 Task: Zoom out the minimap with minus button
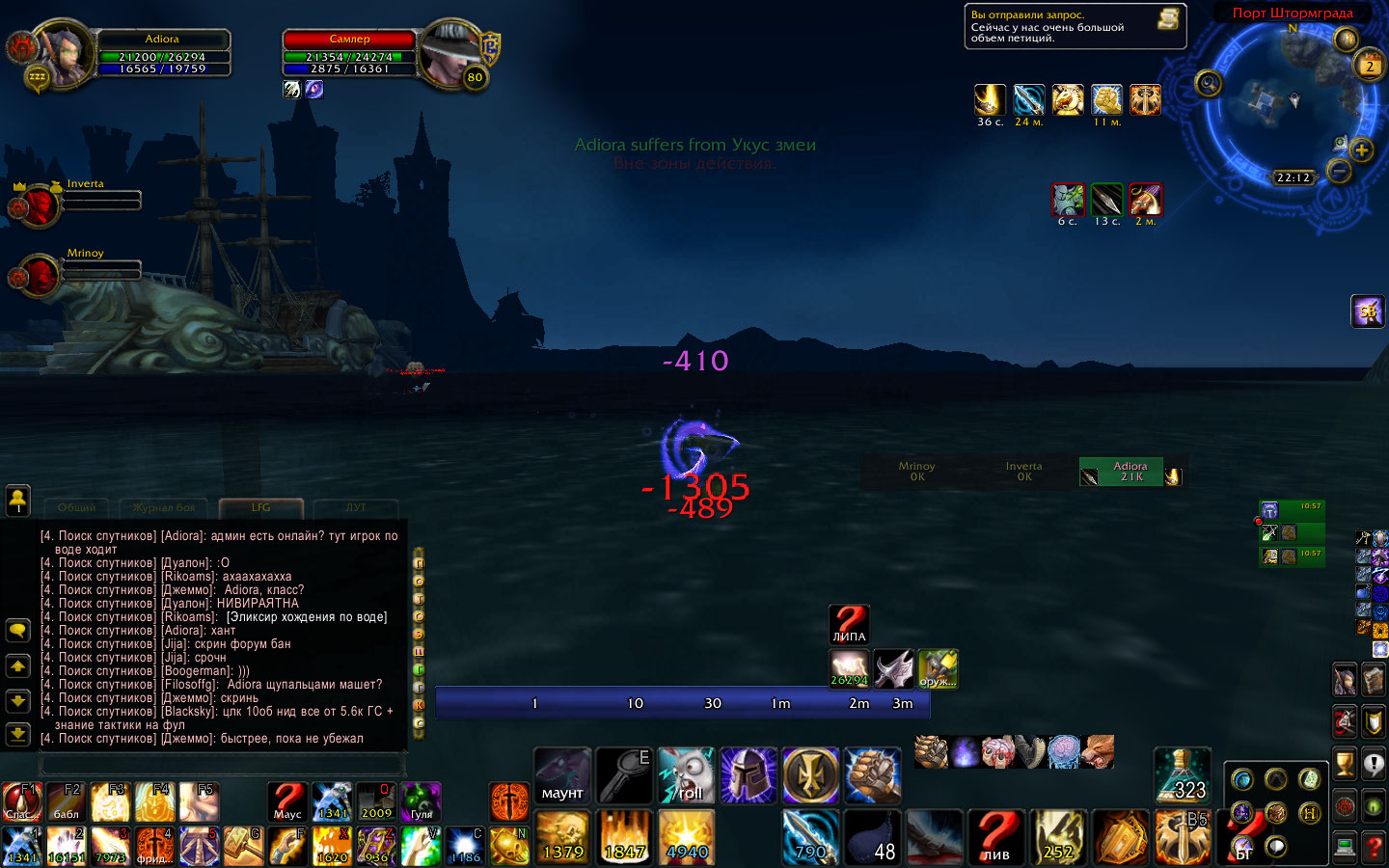point(1339,171)
